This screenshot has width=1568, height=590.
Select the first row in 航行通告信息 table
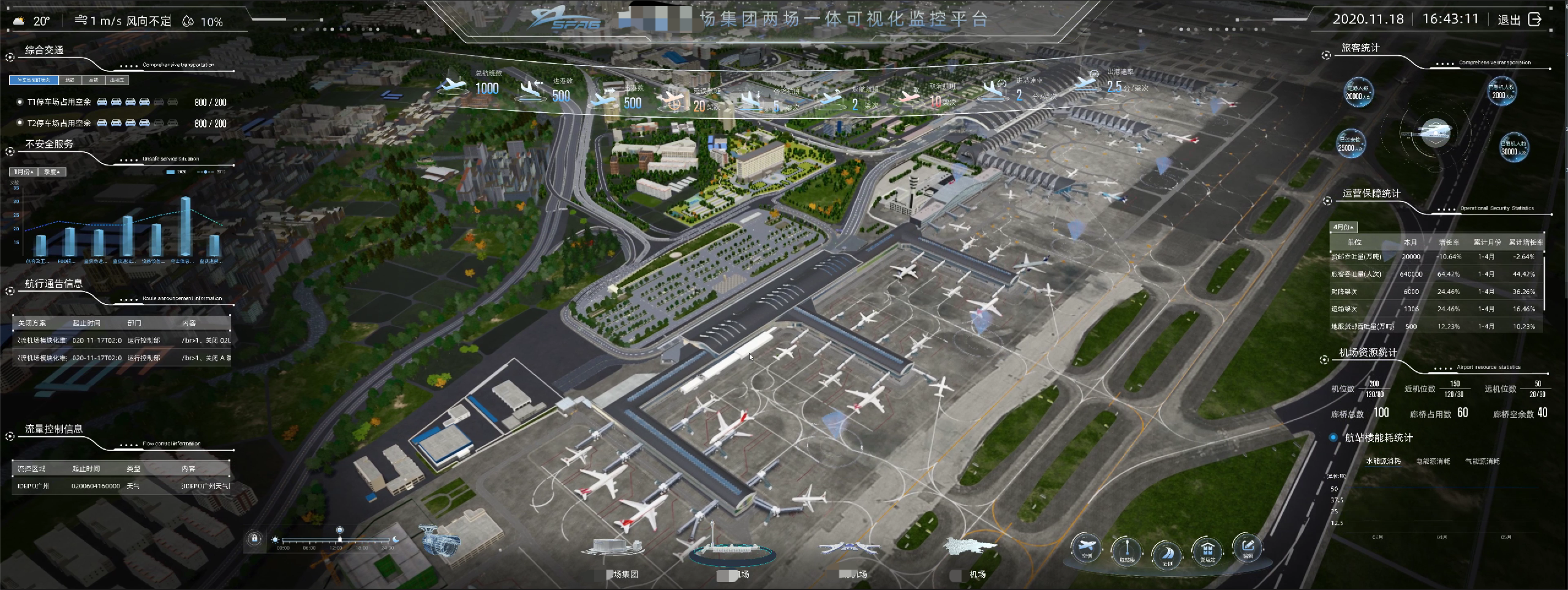click(x=123, y=341)
